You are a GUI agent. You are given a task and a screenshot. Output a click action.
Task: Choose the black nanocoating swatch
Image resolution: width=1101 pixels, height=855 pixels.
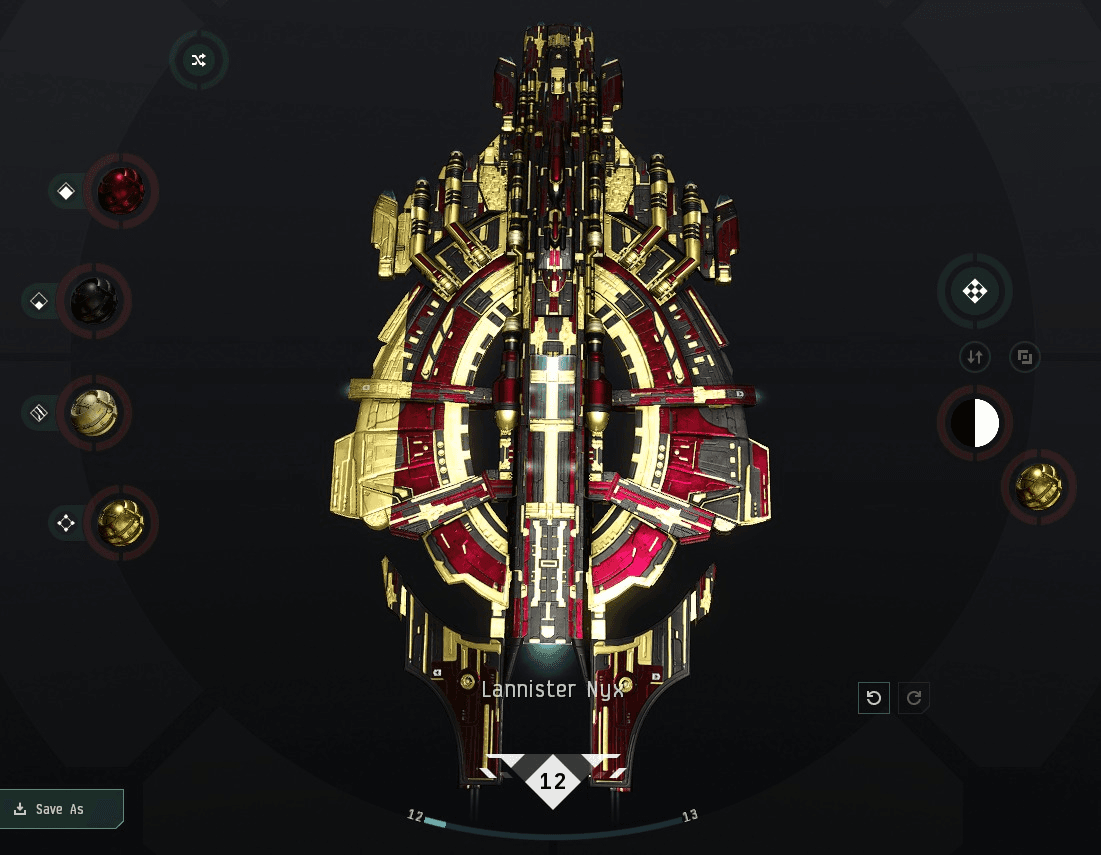(94, 300)
